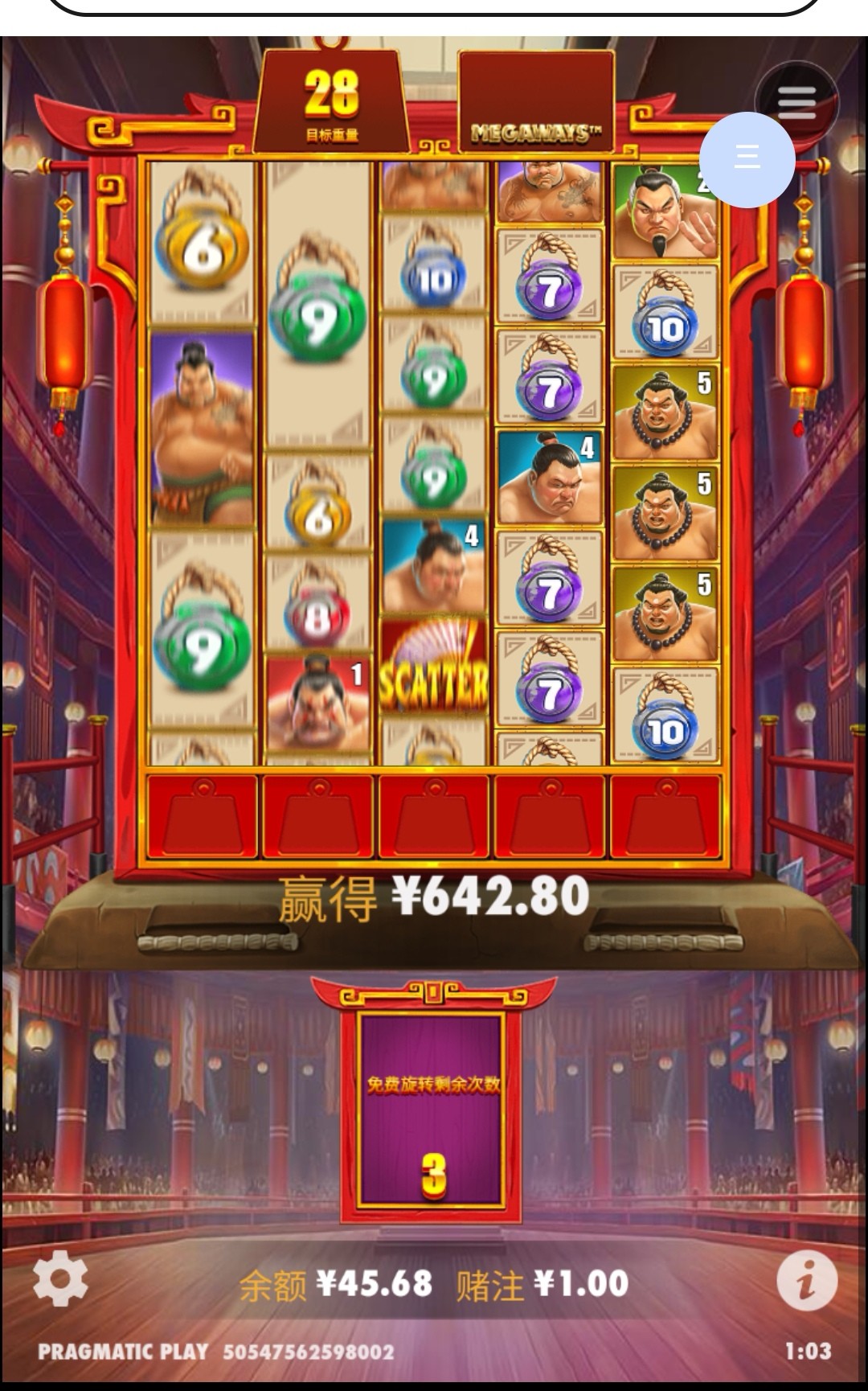Tap the light blue floating menu circle
Screen dimensions: 868x1391
click(x=747, y=158)
